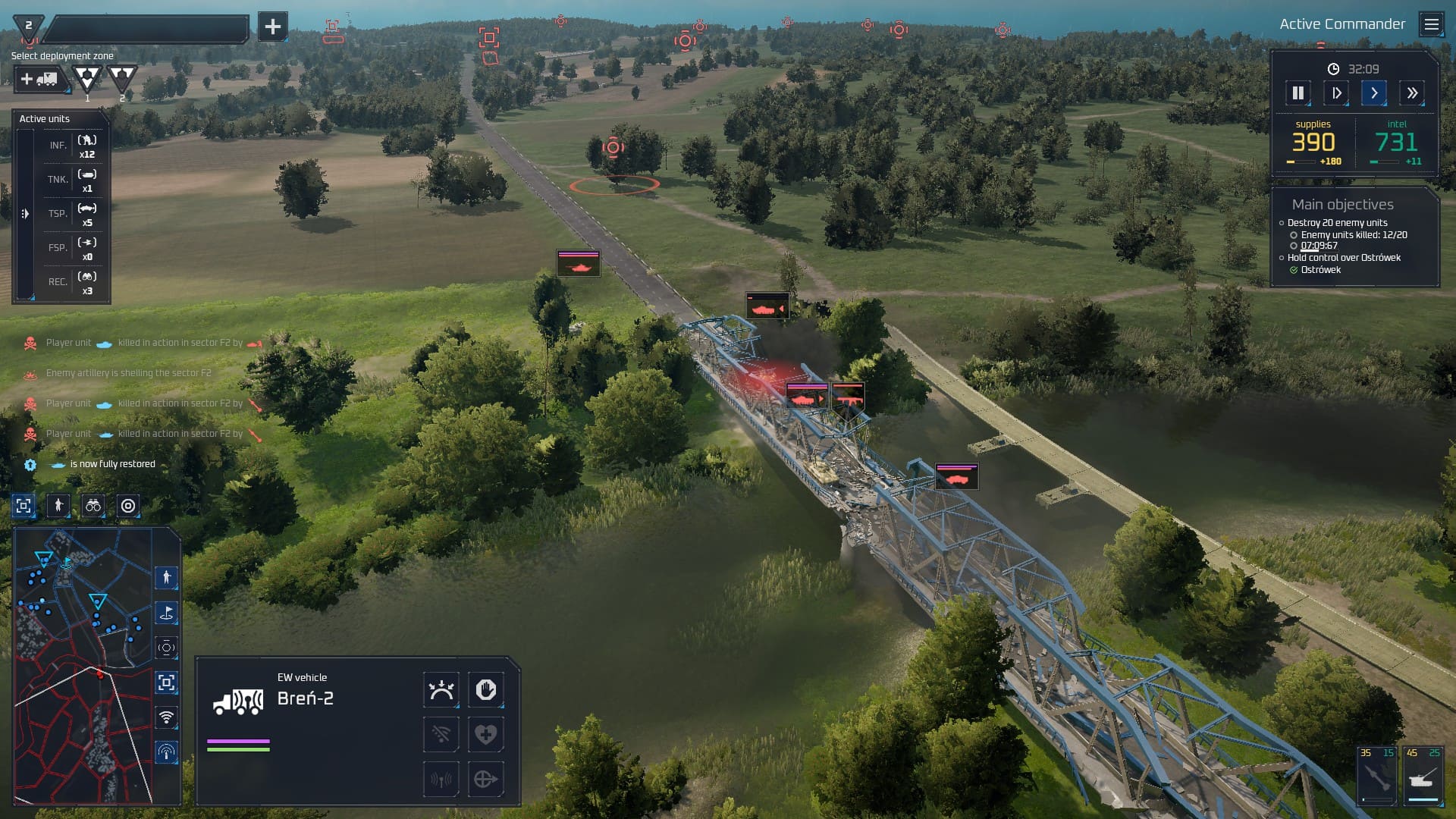Select infantry row in Active units
Screen dimensions: 1456x819
[x=74, y=146]
